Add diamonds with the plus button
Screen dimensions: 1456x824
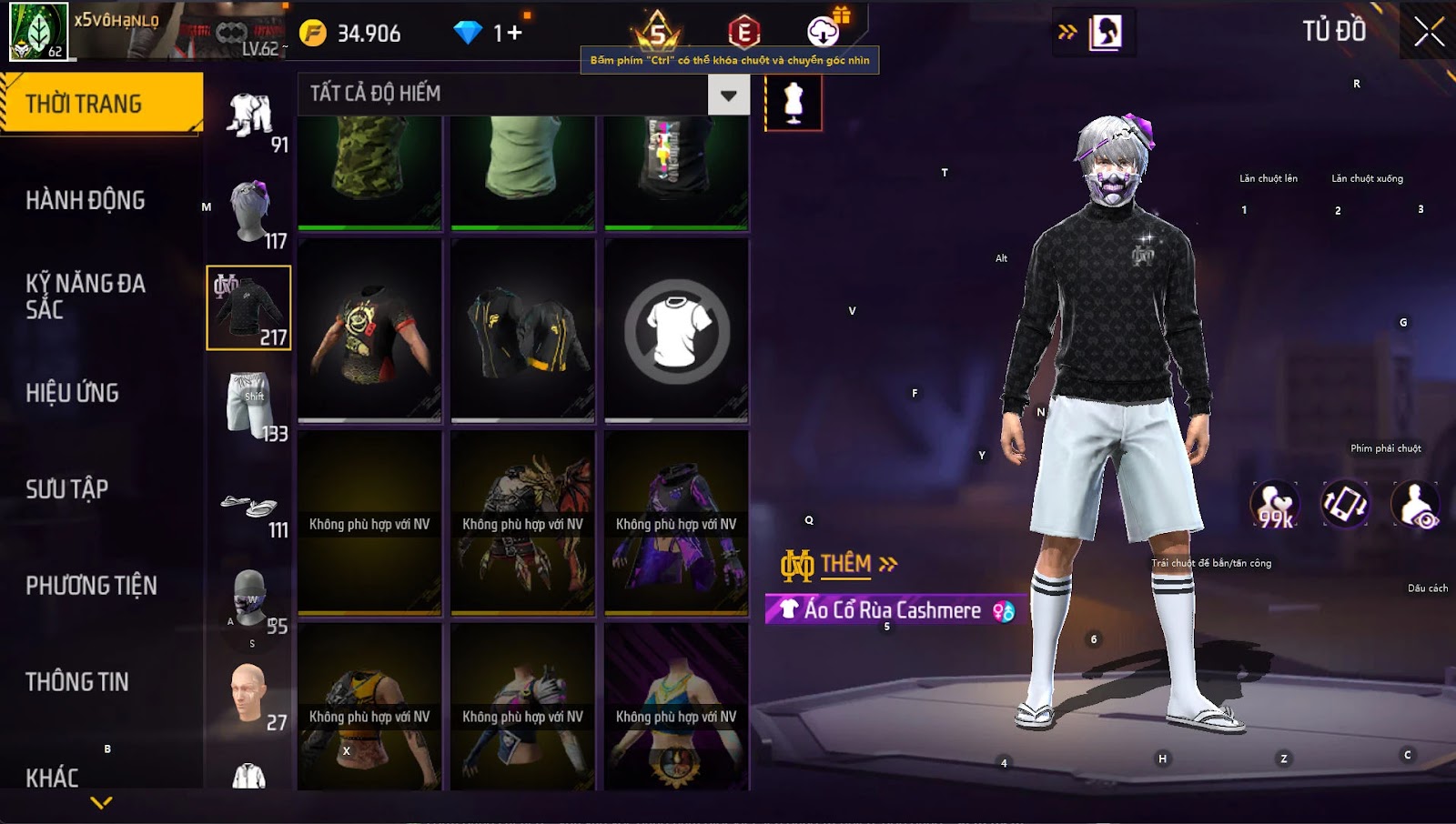pos(515,33)
